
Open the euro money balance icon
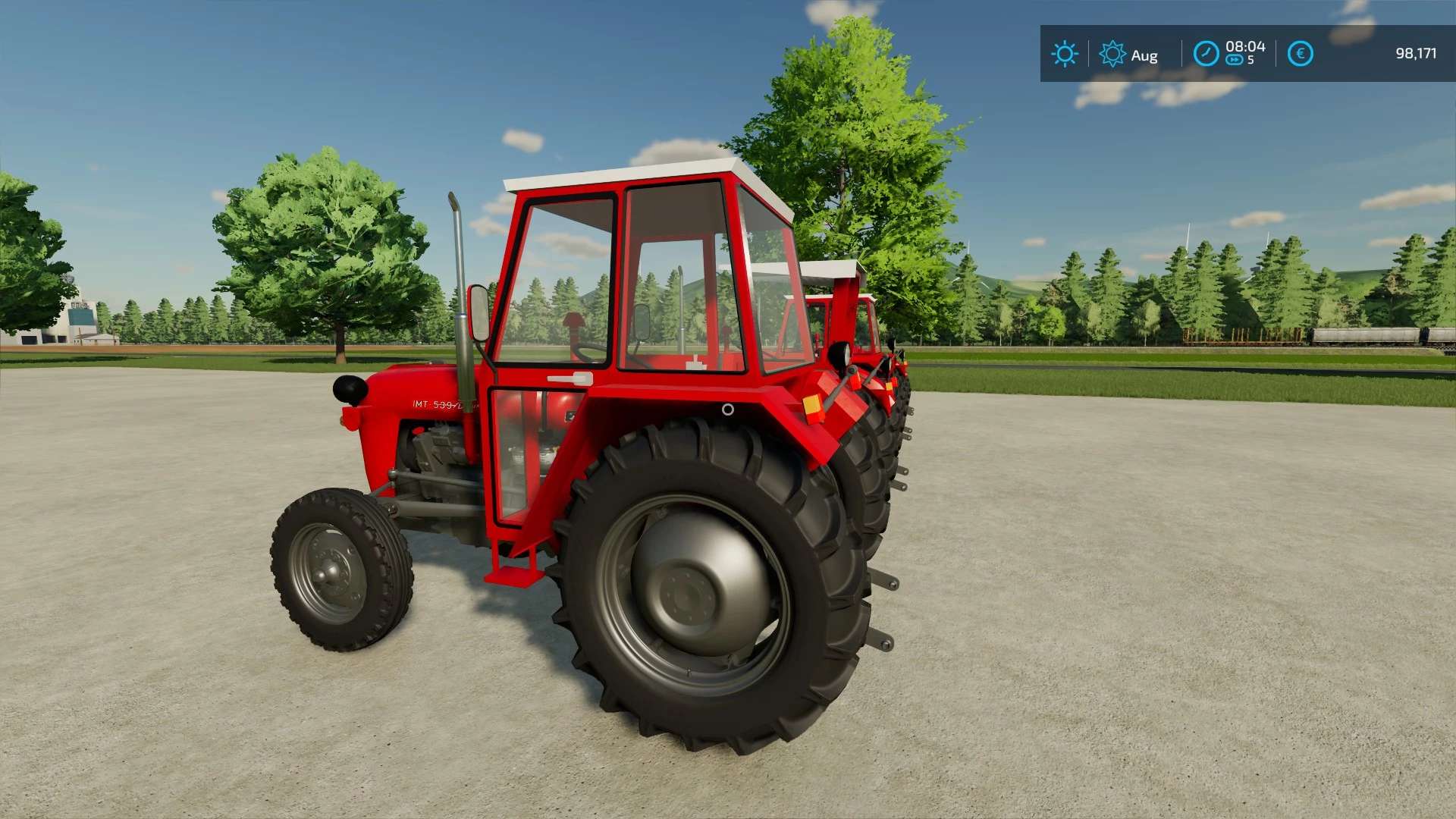pyautogui.click(x=1300, y=54)
